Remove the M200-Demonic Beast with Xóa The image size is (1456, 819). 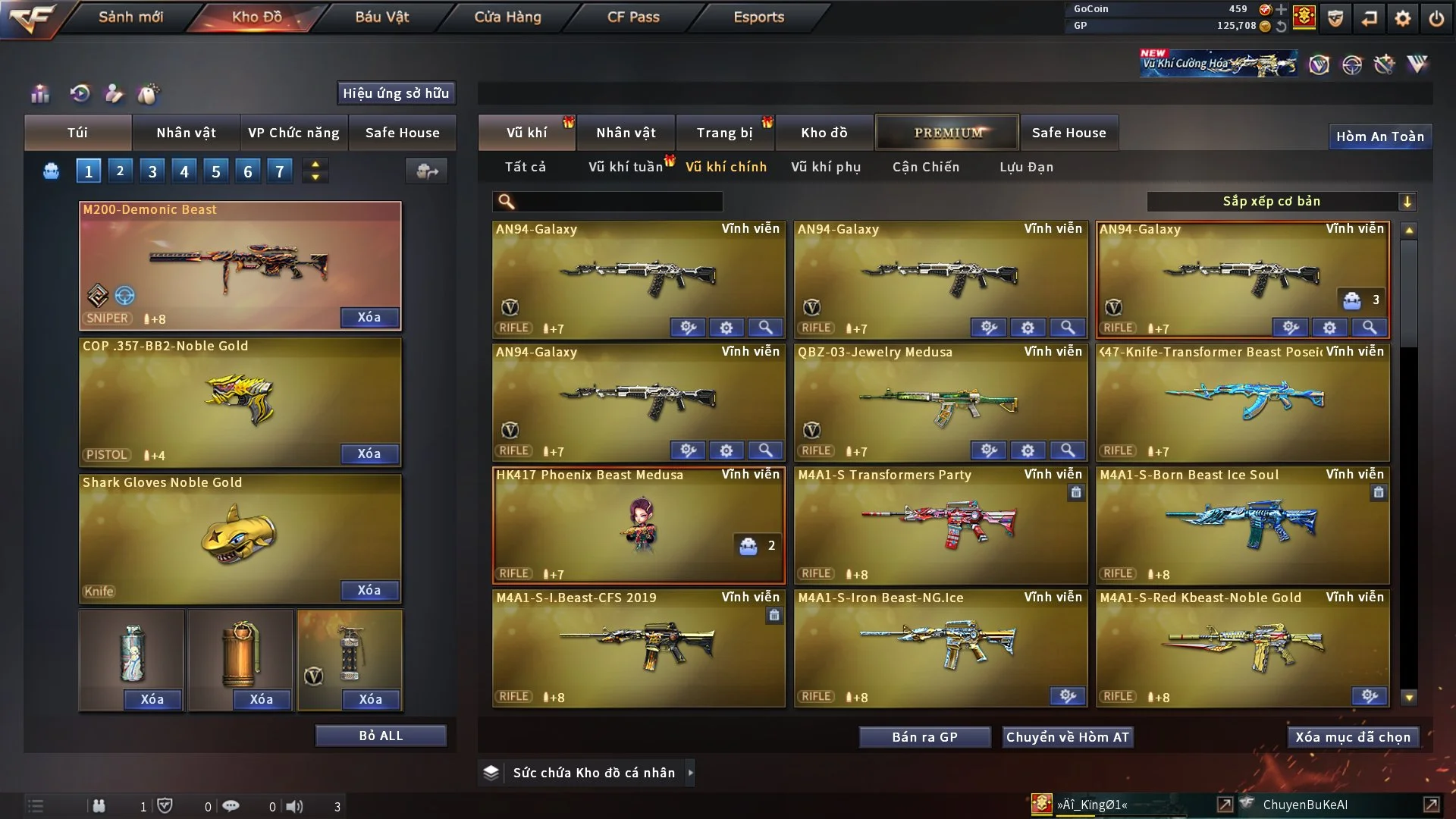tap(369, 317)
